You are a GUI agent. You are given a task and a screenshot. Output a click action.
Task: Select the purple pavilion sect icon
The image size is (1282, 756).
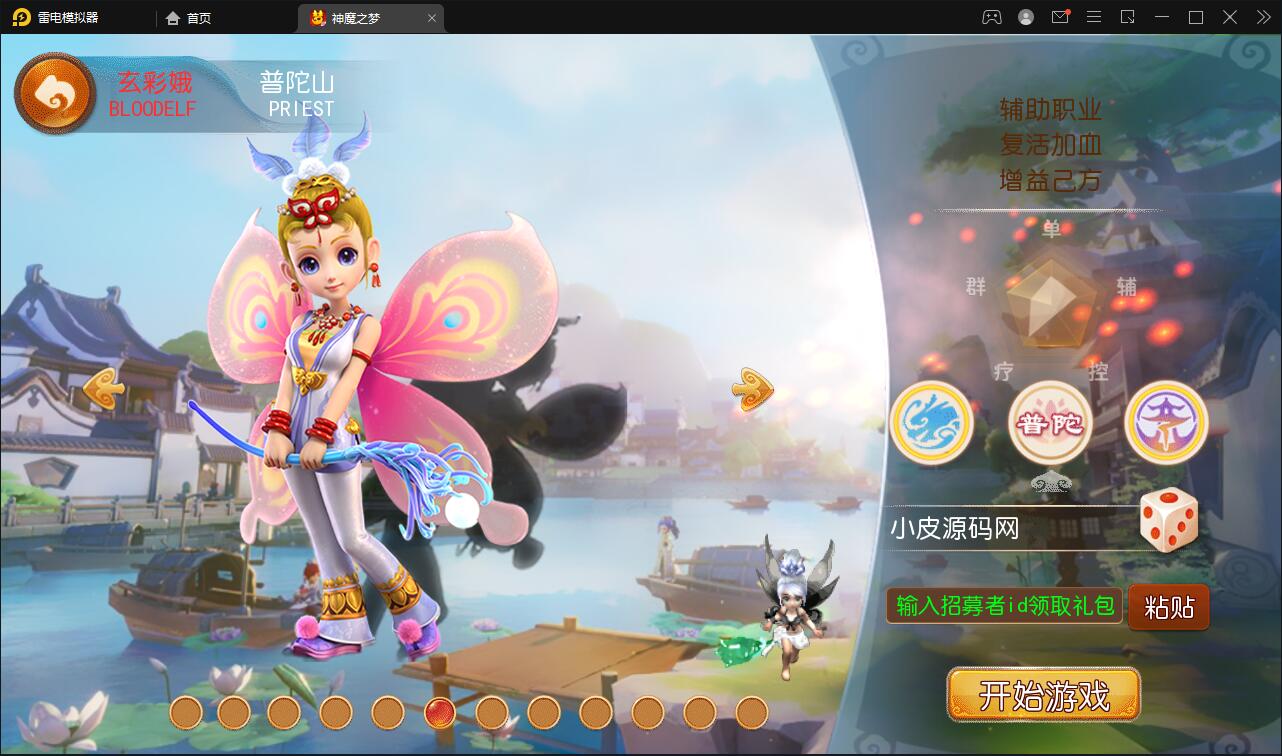(1166, 422)
